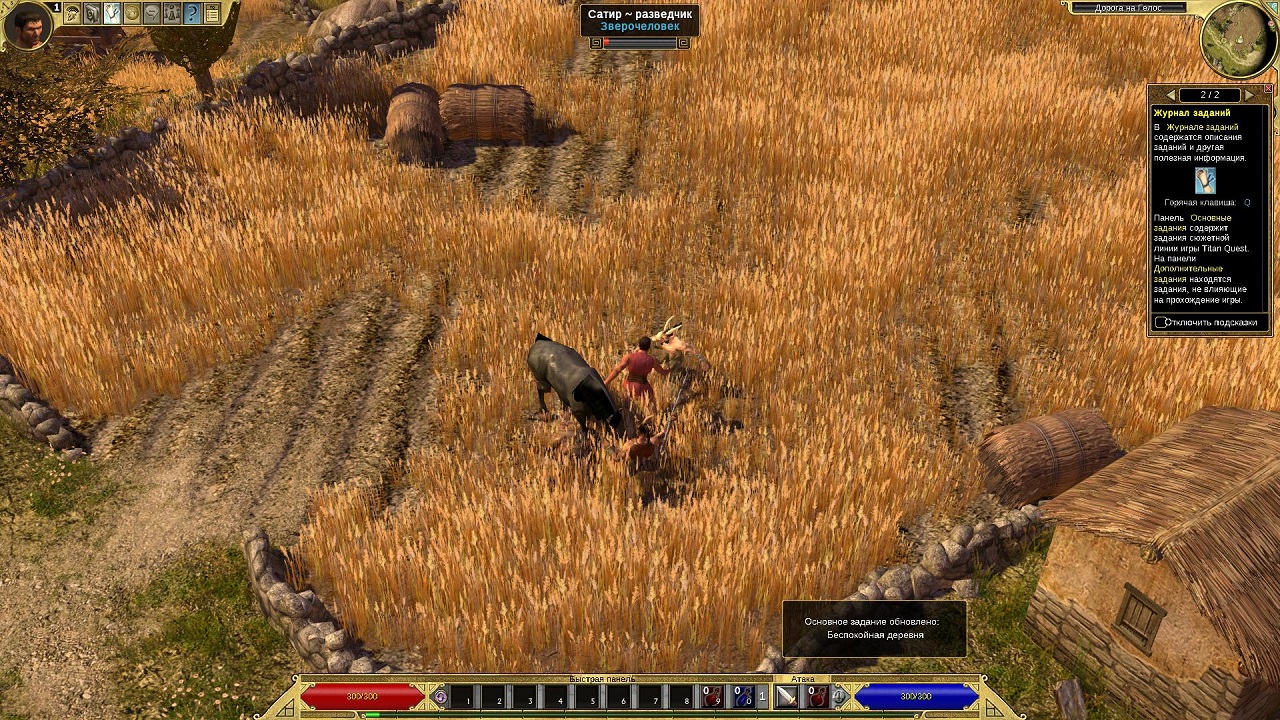Viewport: 1280px width, 720px height.
Task: Open the quest journal scroll icon
Action: tap(112, 14)
